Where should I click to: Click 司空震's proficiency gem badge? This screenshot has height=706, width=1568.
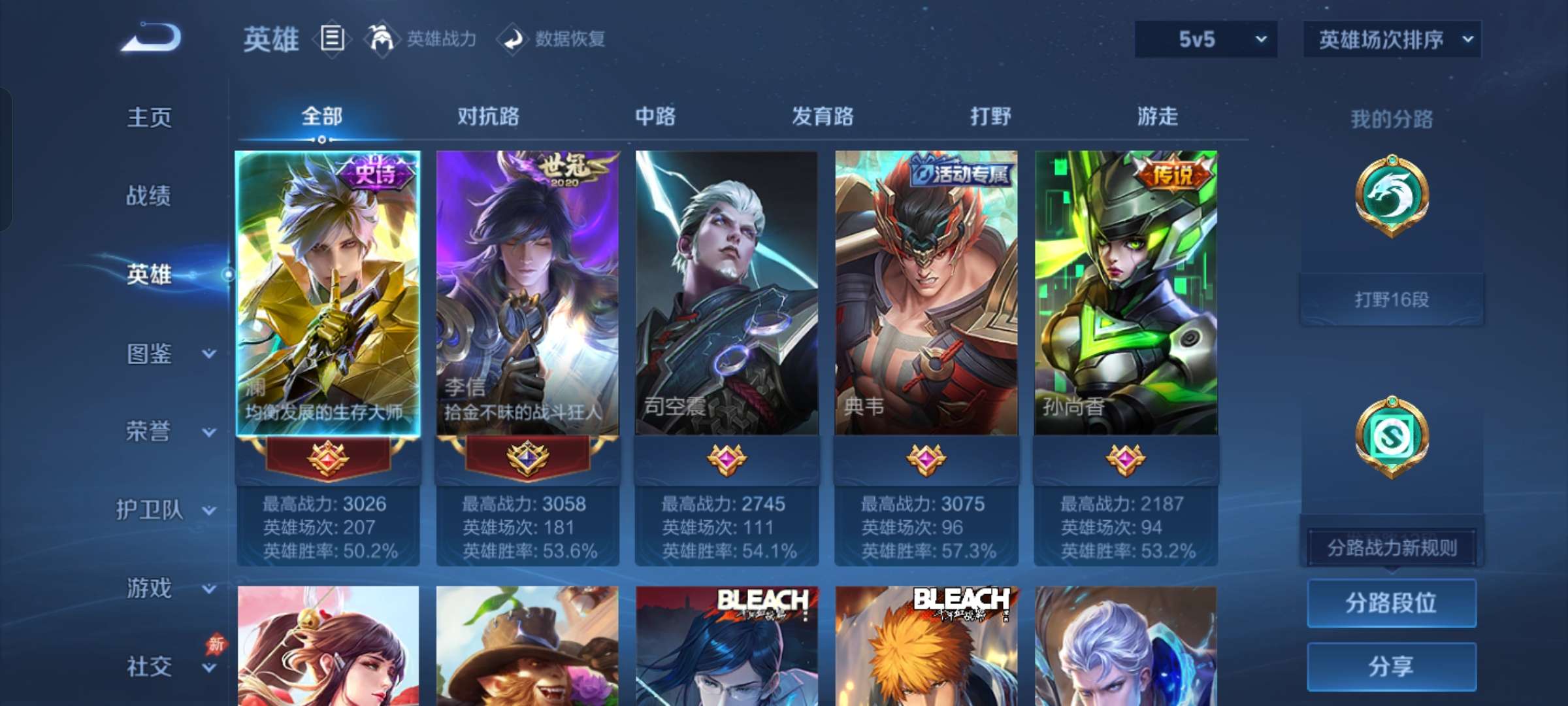[x=727, y=462]
